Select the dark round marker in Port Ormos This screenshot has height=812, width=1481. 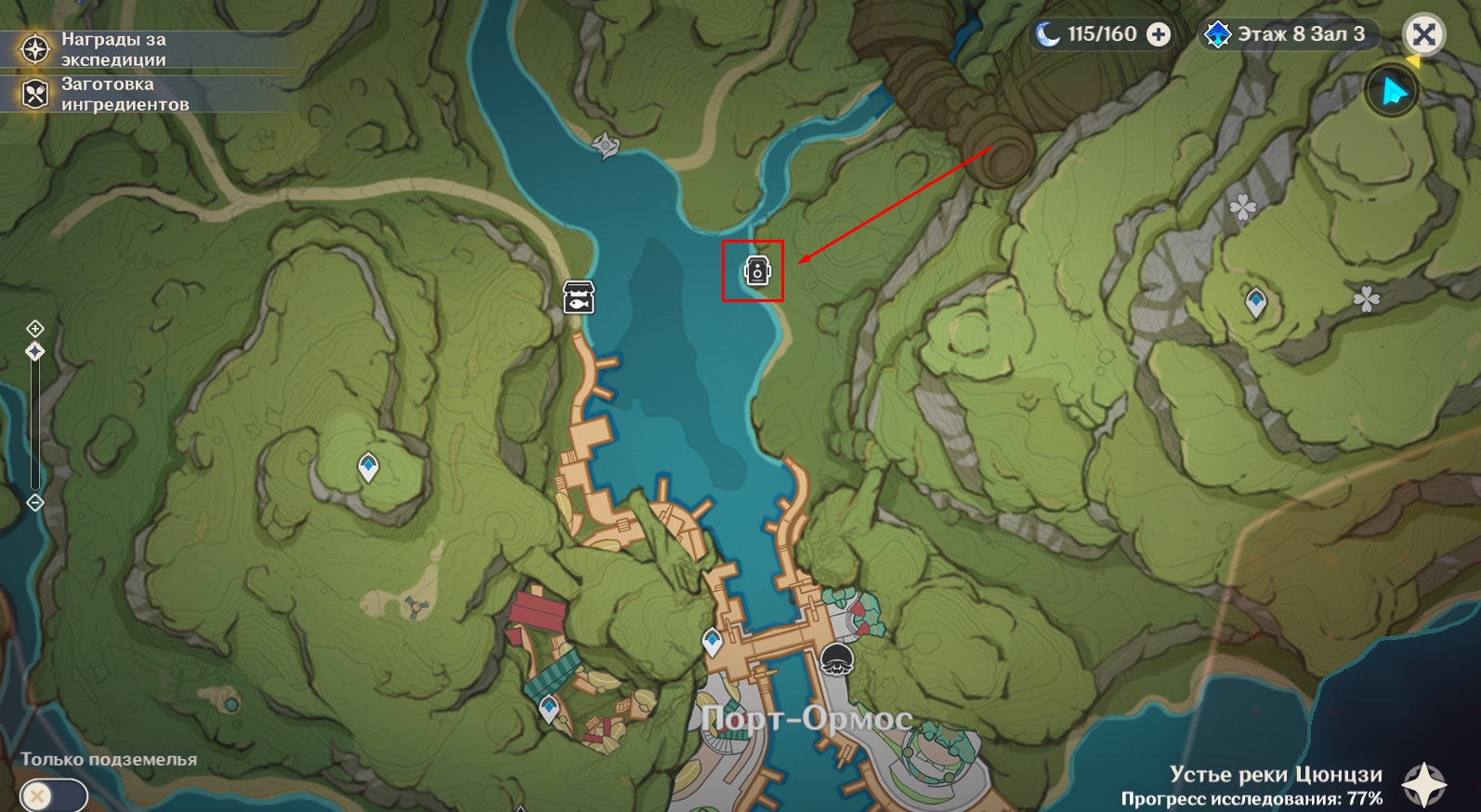836,661
